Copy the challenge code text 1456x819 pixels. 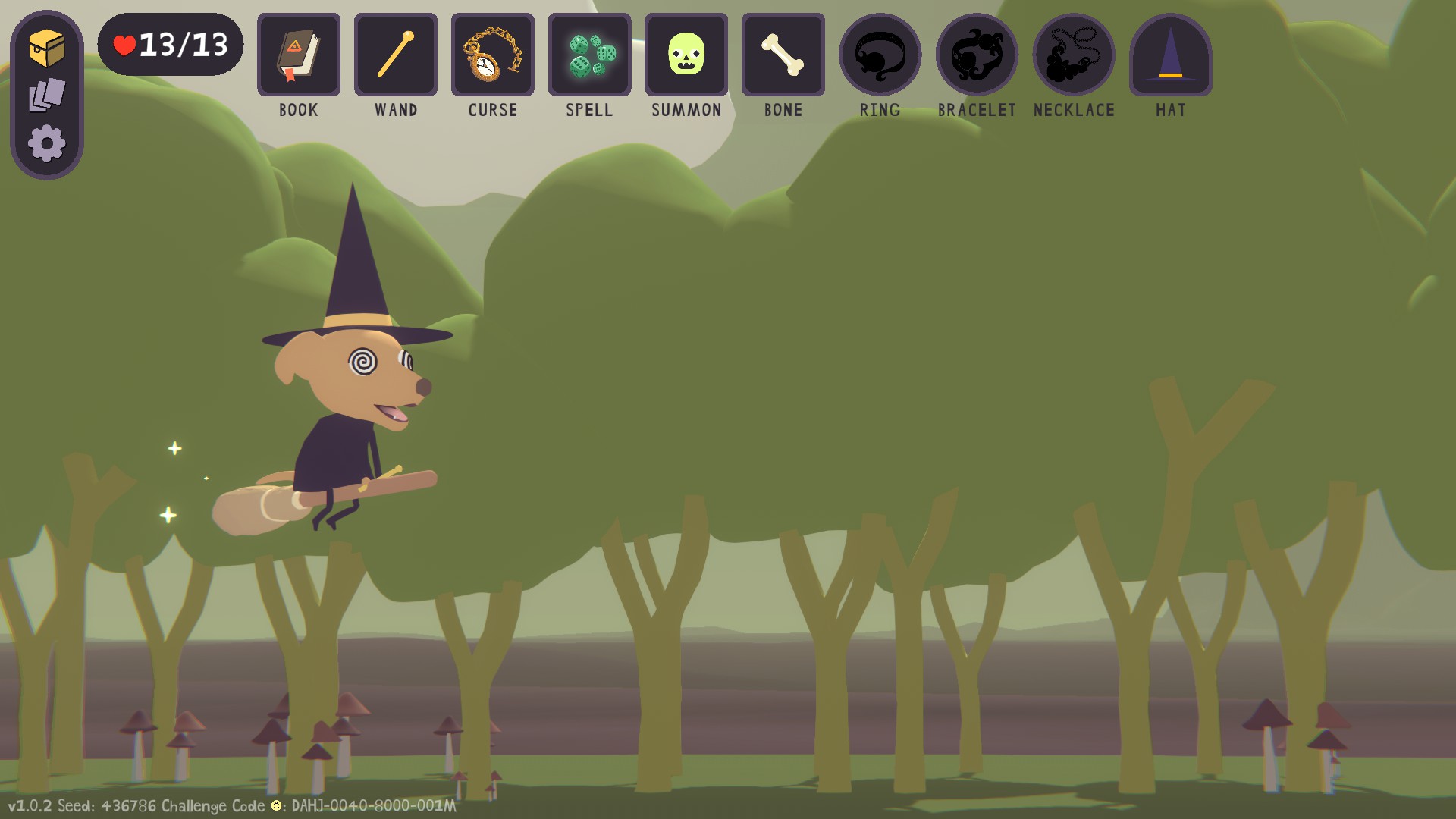(373, 805)
